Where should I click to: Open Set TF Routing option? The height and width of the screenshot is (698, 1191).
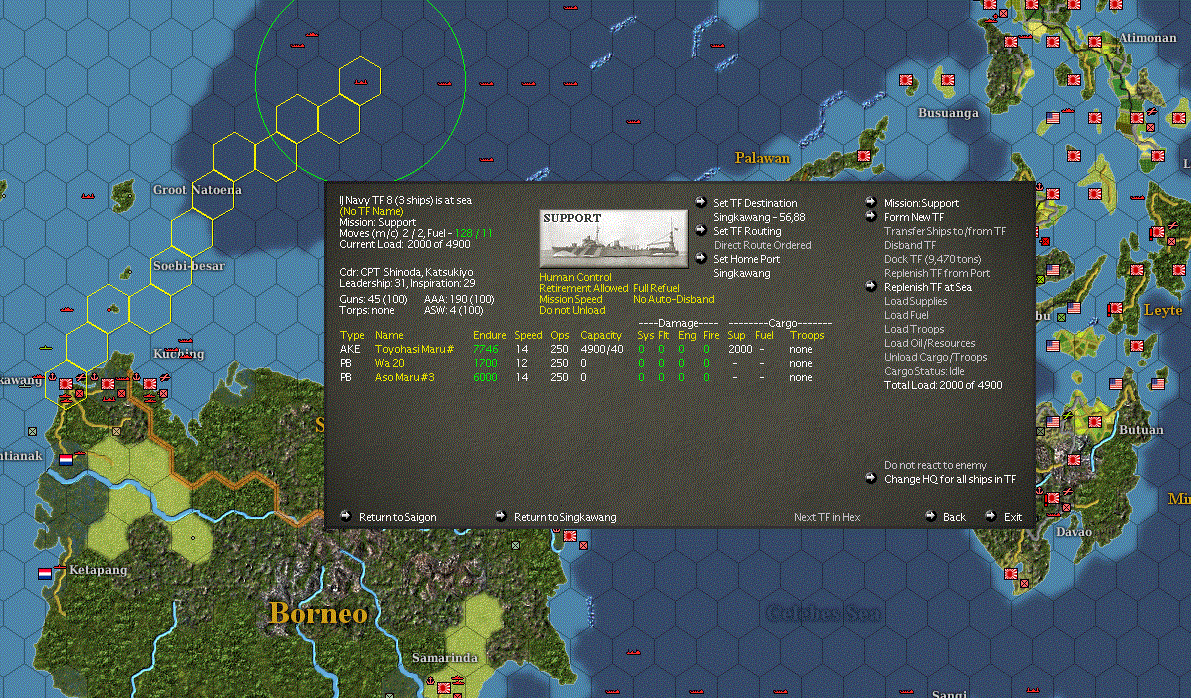[x=747, y=231]
